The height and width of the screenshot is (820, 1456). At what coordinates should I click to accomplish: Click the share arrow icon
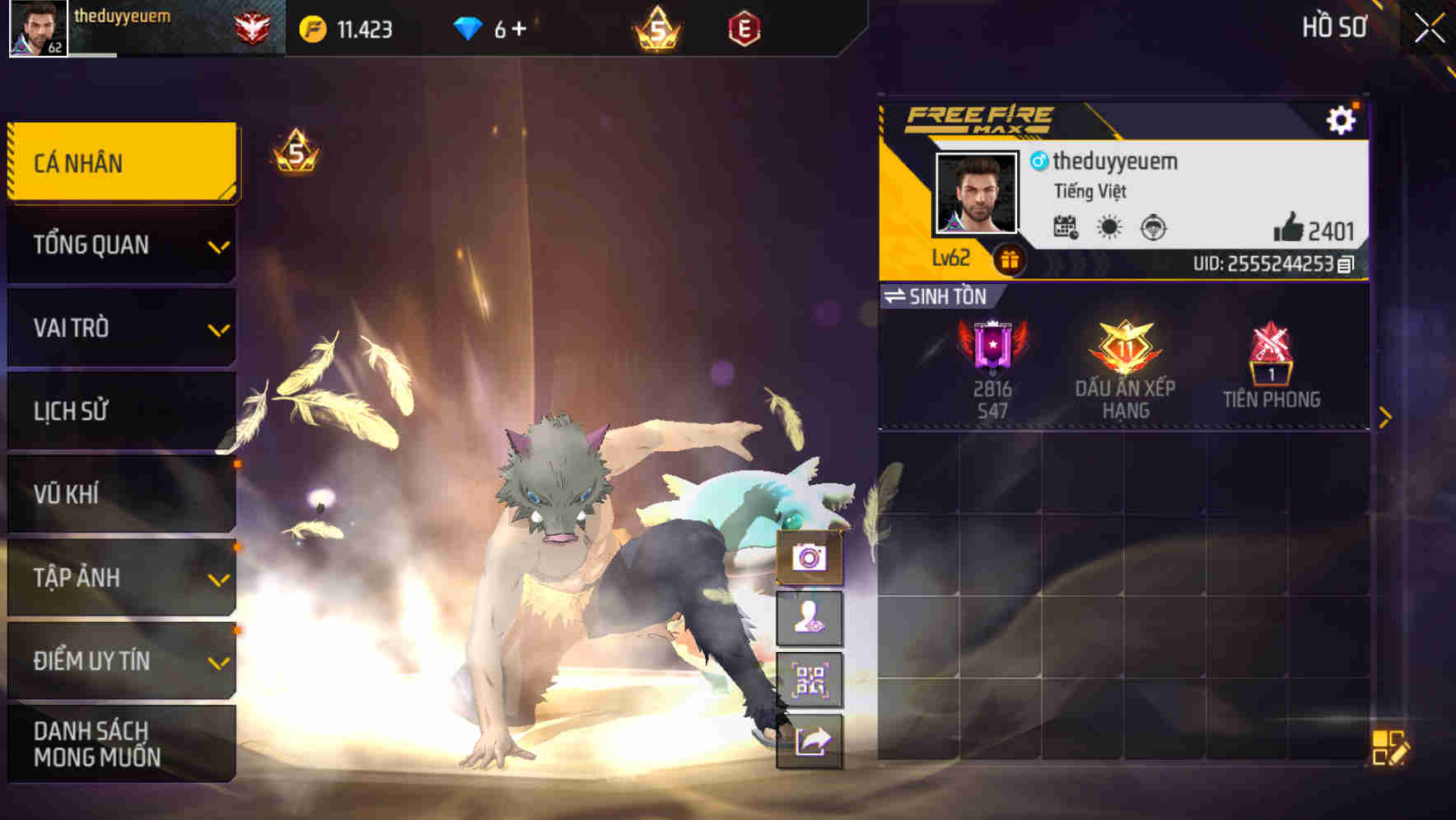pos(810,742)
